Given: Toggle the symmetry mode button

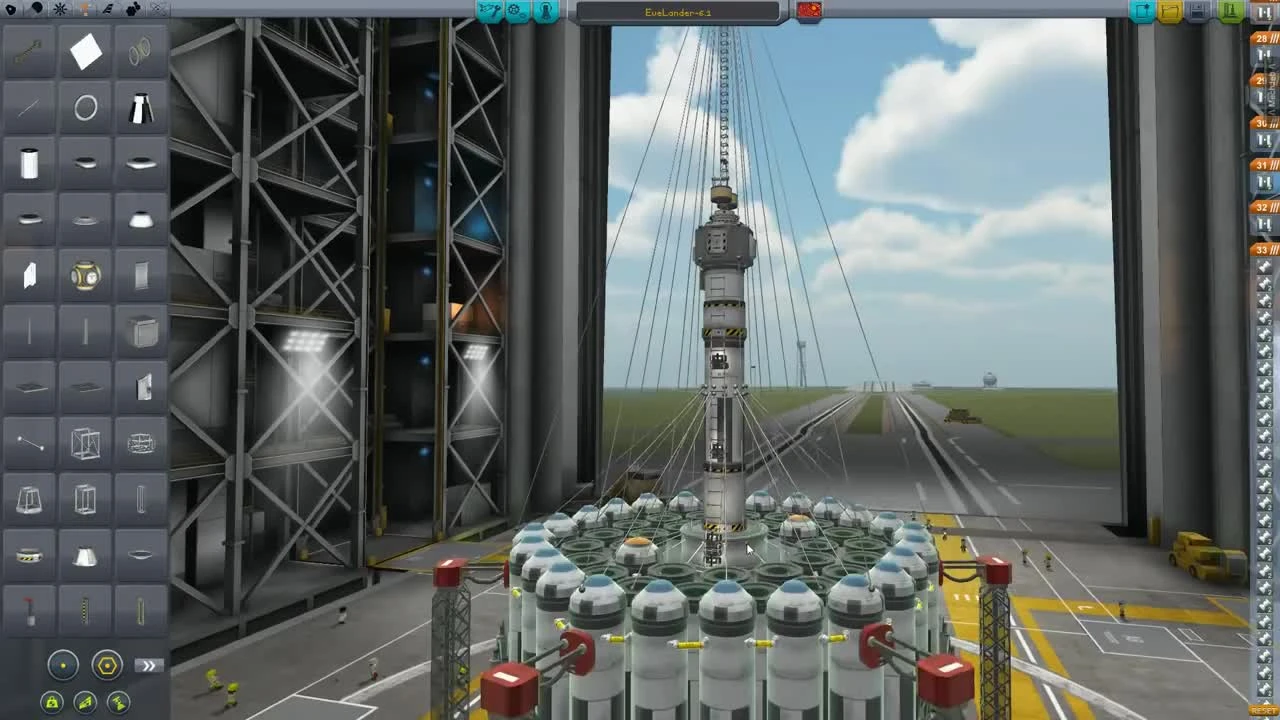Looking at the screenshot, I should pyautogui.click(x=64, y=665).
